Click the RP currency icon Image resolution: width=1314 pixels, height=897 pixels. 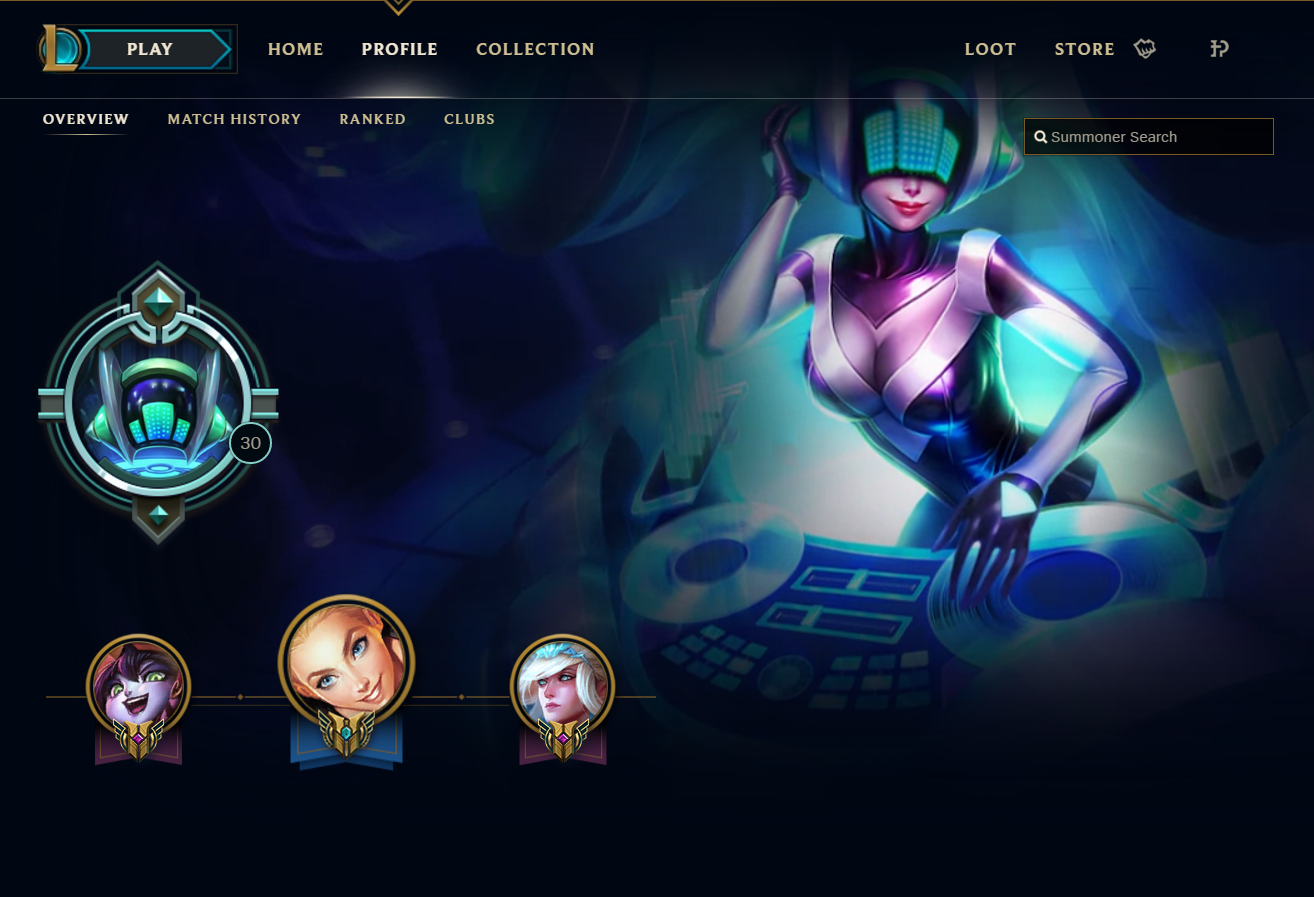pos(1218,47)
